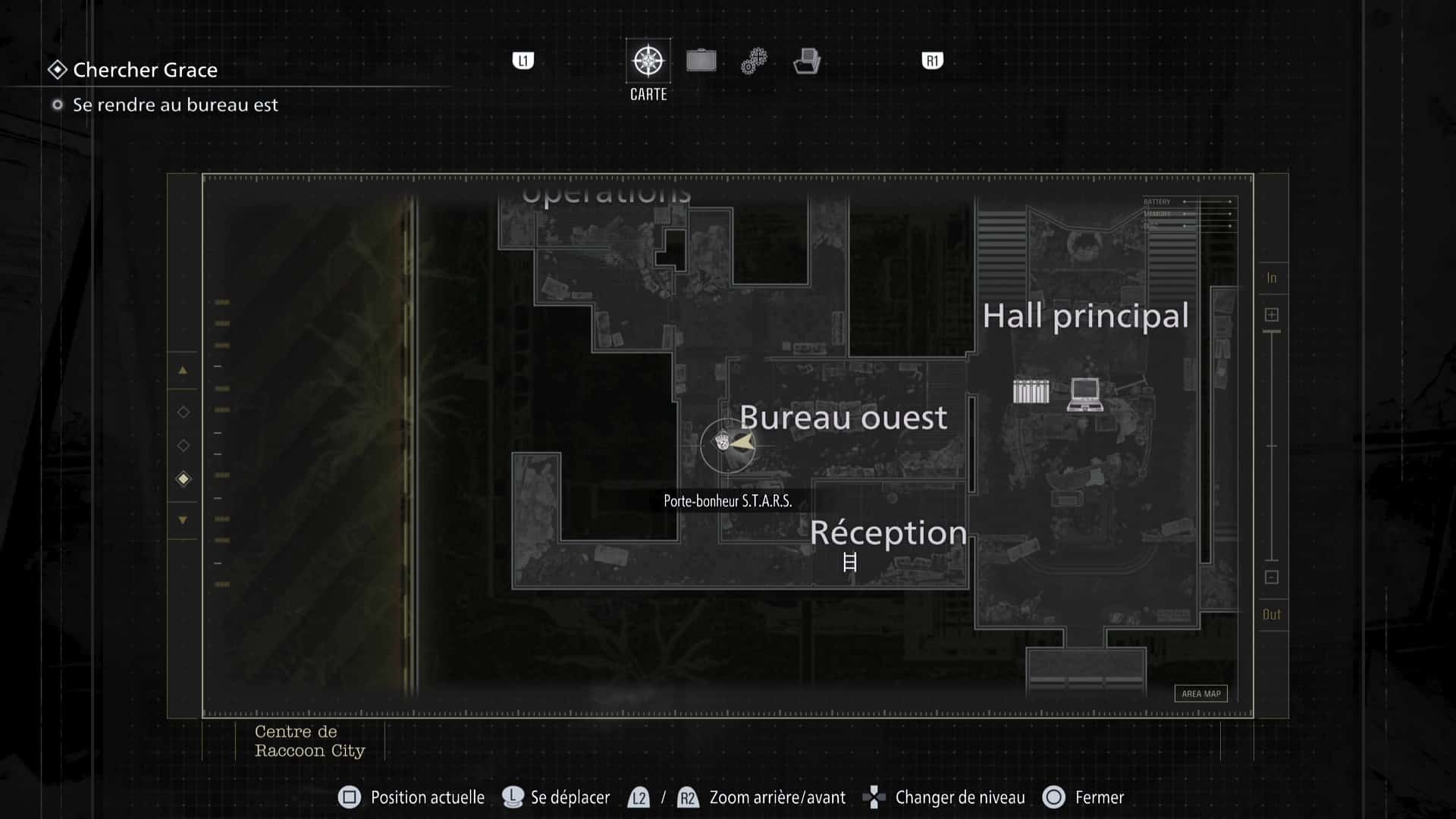Select the highlighted filled diamond floor marker
The width and height of the screenshot is (1456, 819).
click(x=183, y=479)
